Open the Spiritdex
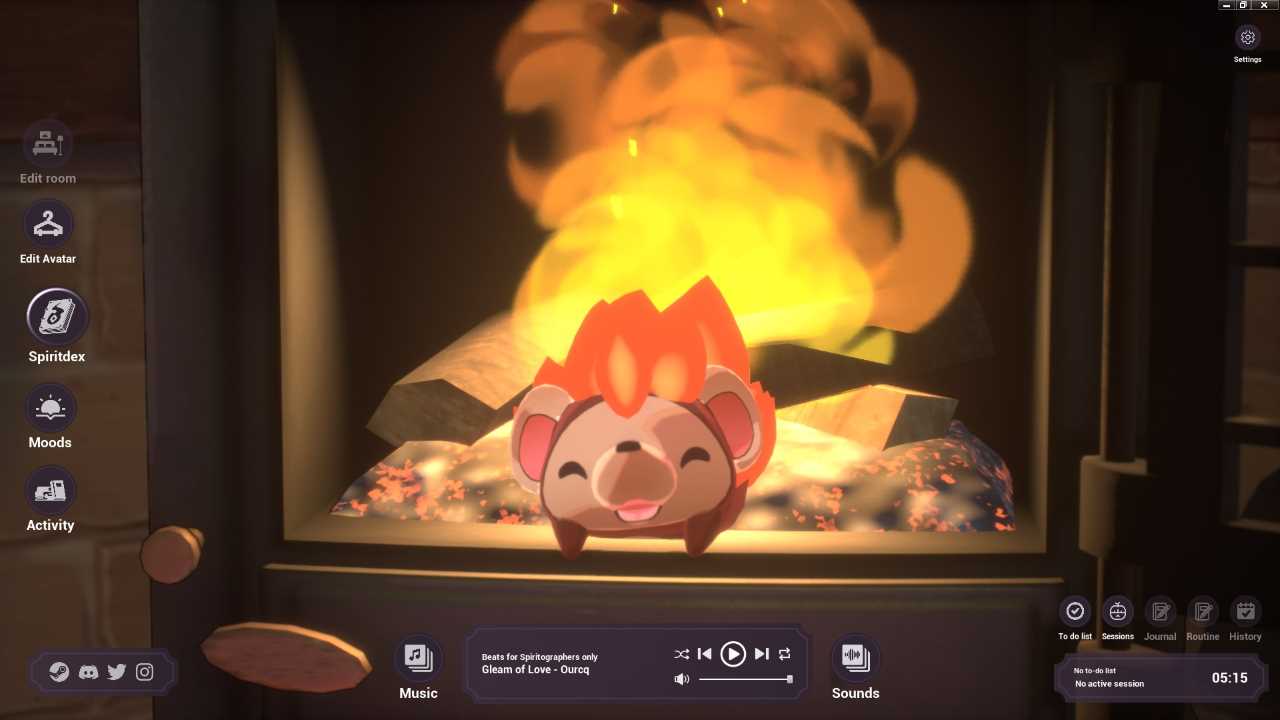Image resolution: width=1280 pixels, height=720 pixels. 57,317
